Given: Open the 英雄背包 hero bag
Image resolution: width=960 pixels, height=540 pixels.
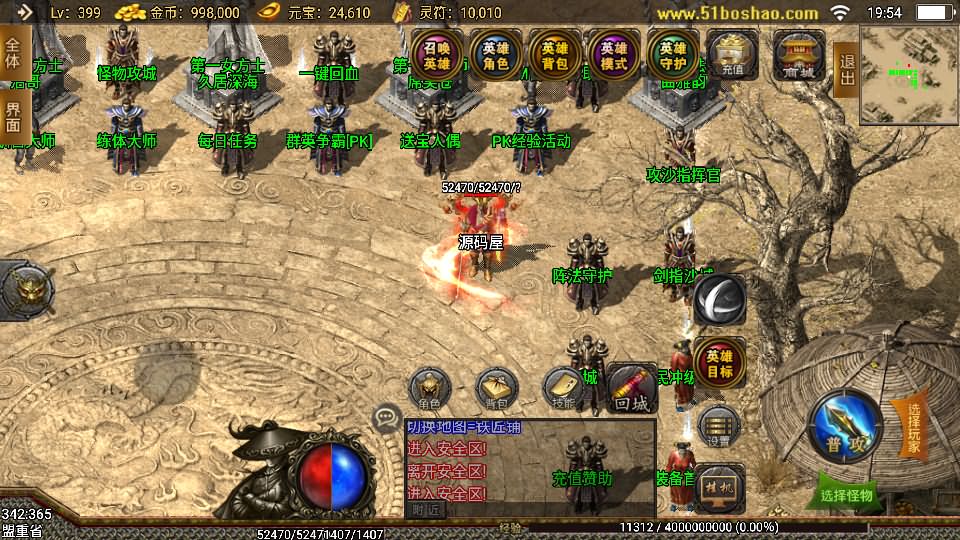Looking at the screenshot, I should coord(555,55).
